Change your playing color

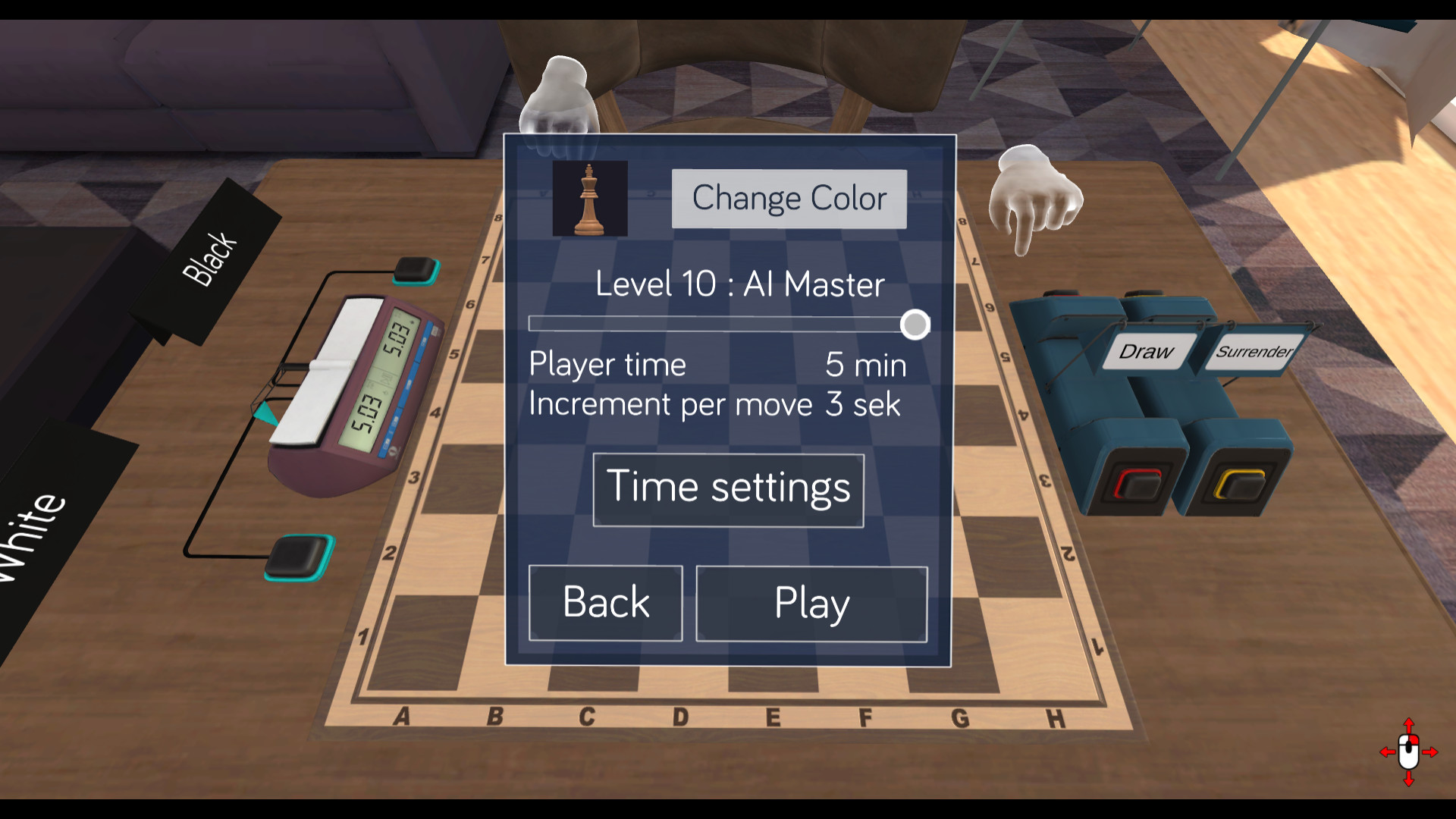coord(788,198)
